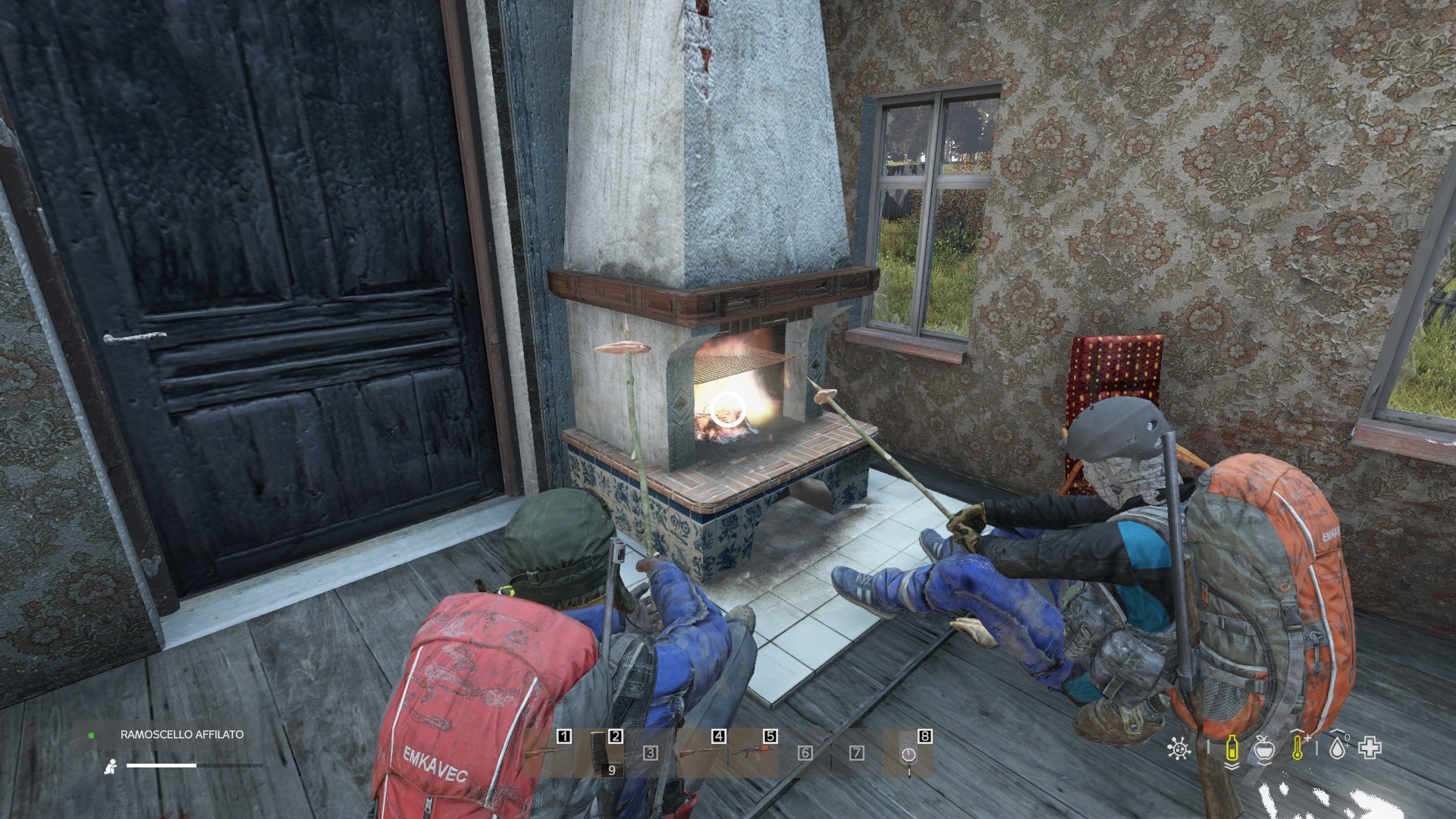
Task: Click the blood drop status icon
Action: [1337, 748]
